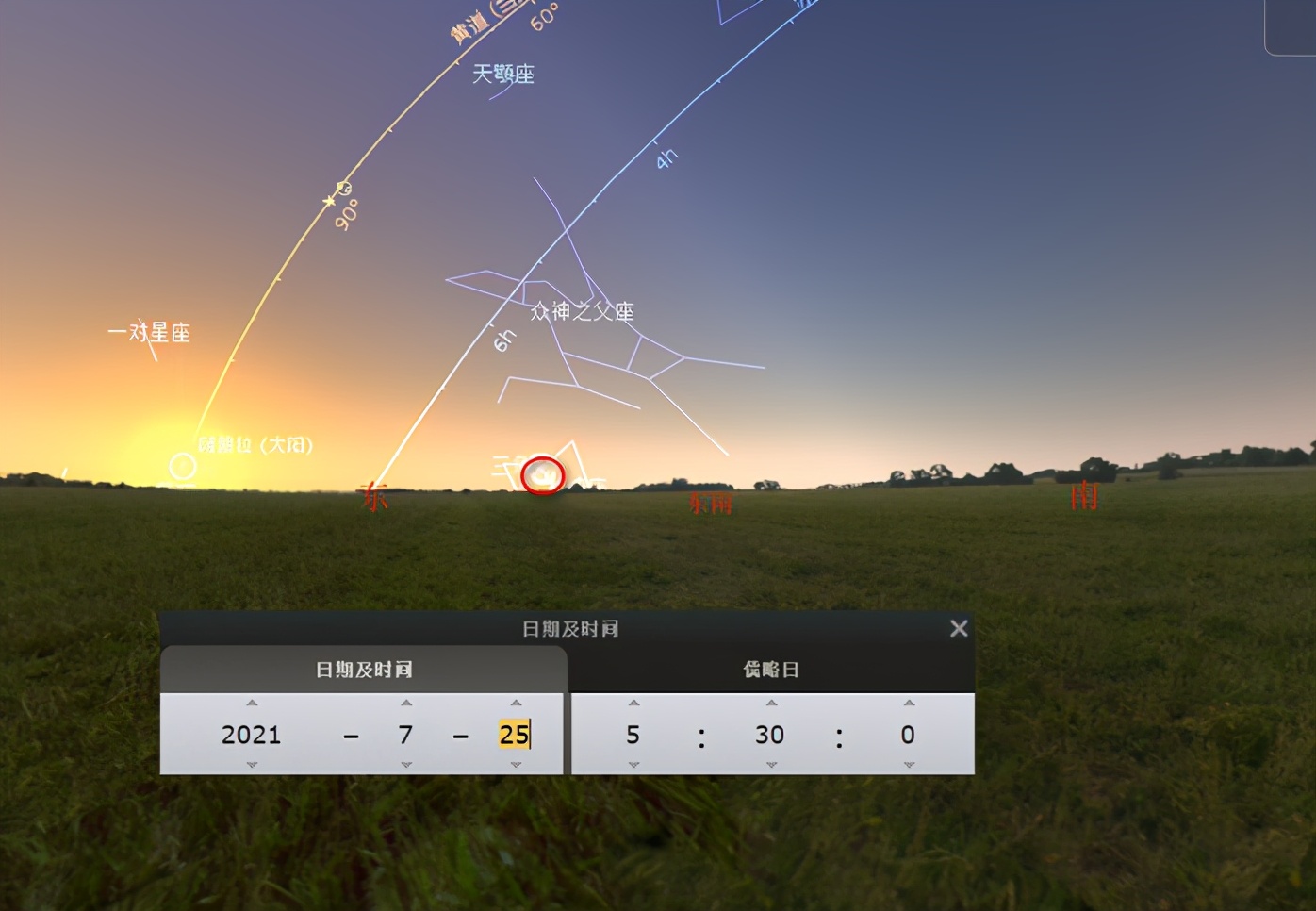Decrease the year with the down arrow
Viewport: 1316px width, 911px height.
[x=252, y=765]
